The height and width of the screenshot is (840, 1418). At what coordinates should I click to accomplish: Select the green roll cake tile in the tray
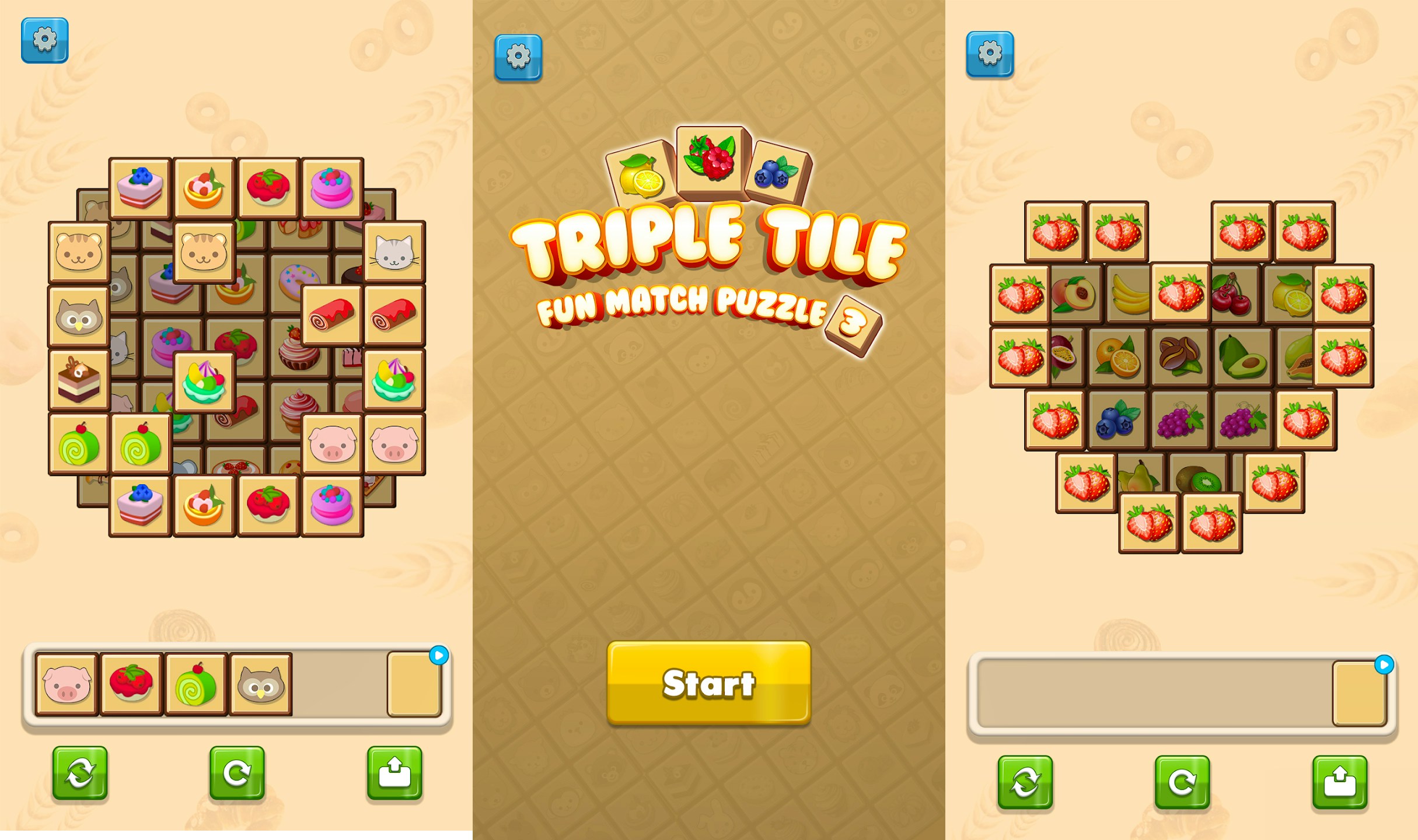[195, 685]
